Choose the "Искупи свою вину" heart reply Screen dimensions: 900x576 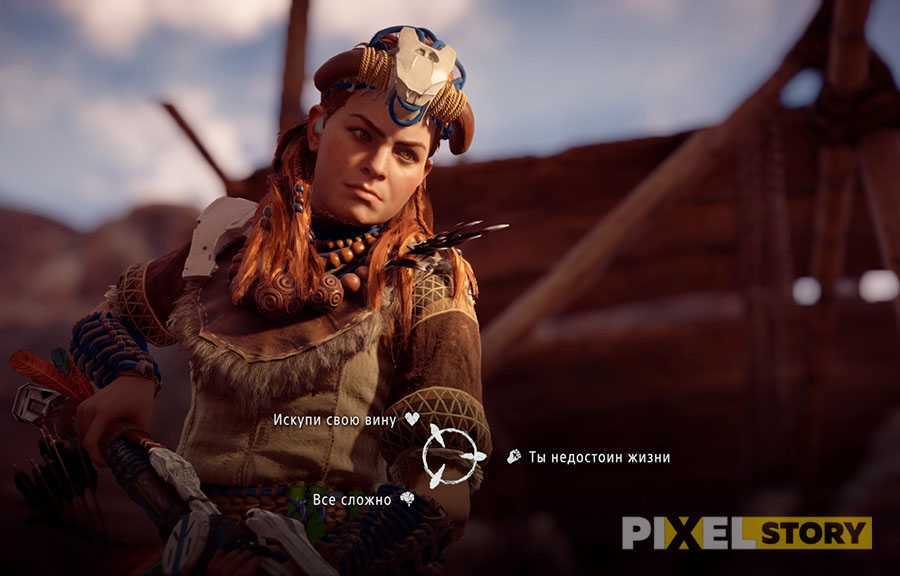pos(335,420)
